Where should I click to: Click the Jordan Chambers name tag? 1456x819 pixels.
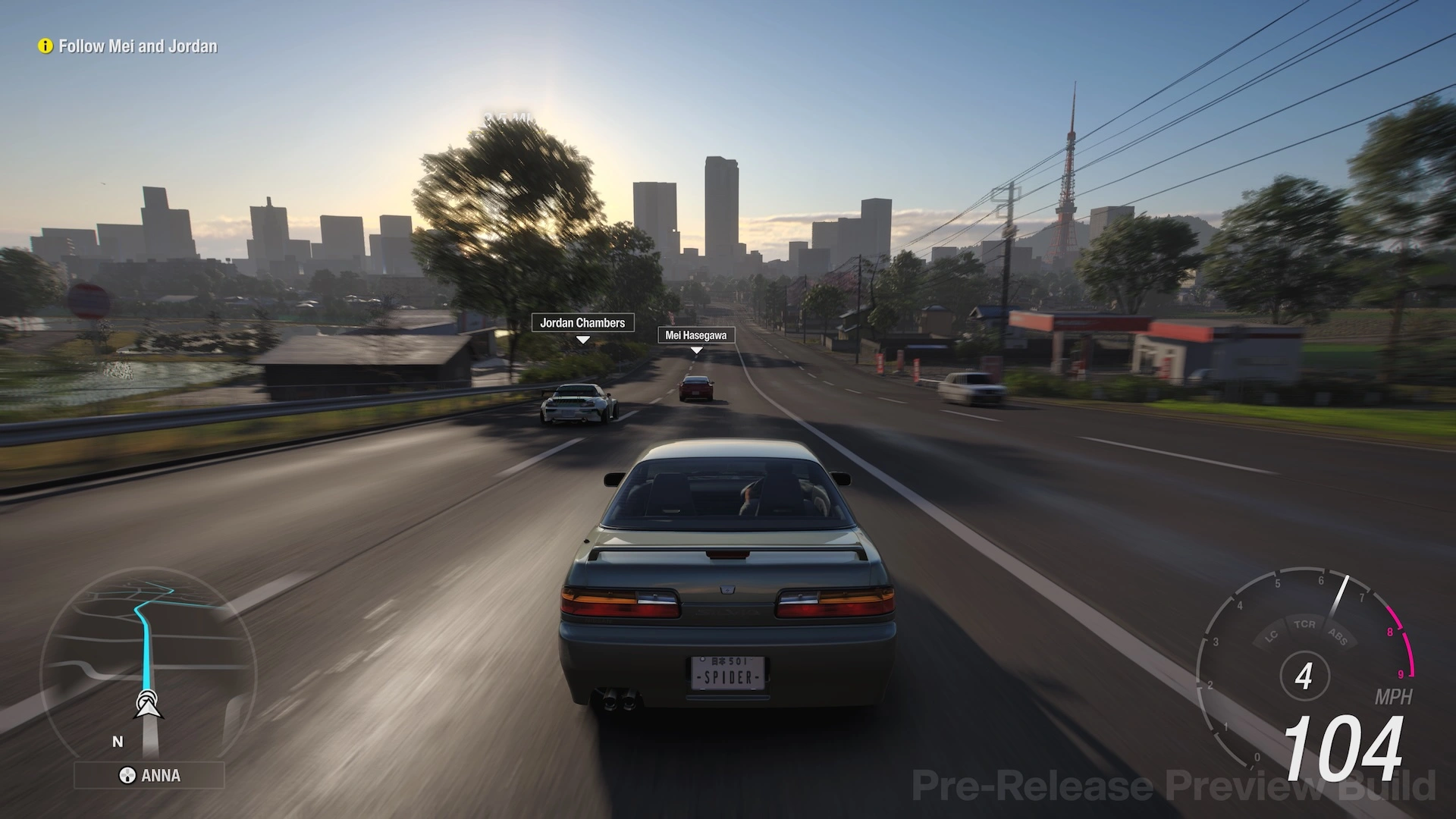(582, 323)
